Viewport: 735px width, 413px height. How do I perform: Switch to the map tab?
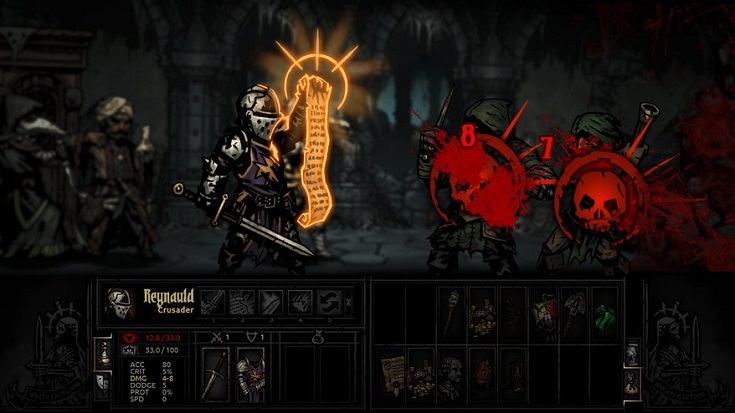(x=632, y=352)
